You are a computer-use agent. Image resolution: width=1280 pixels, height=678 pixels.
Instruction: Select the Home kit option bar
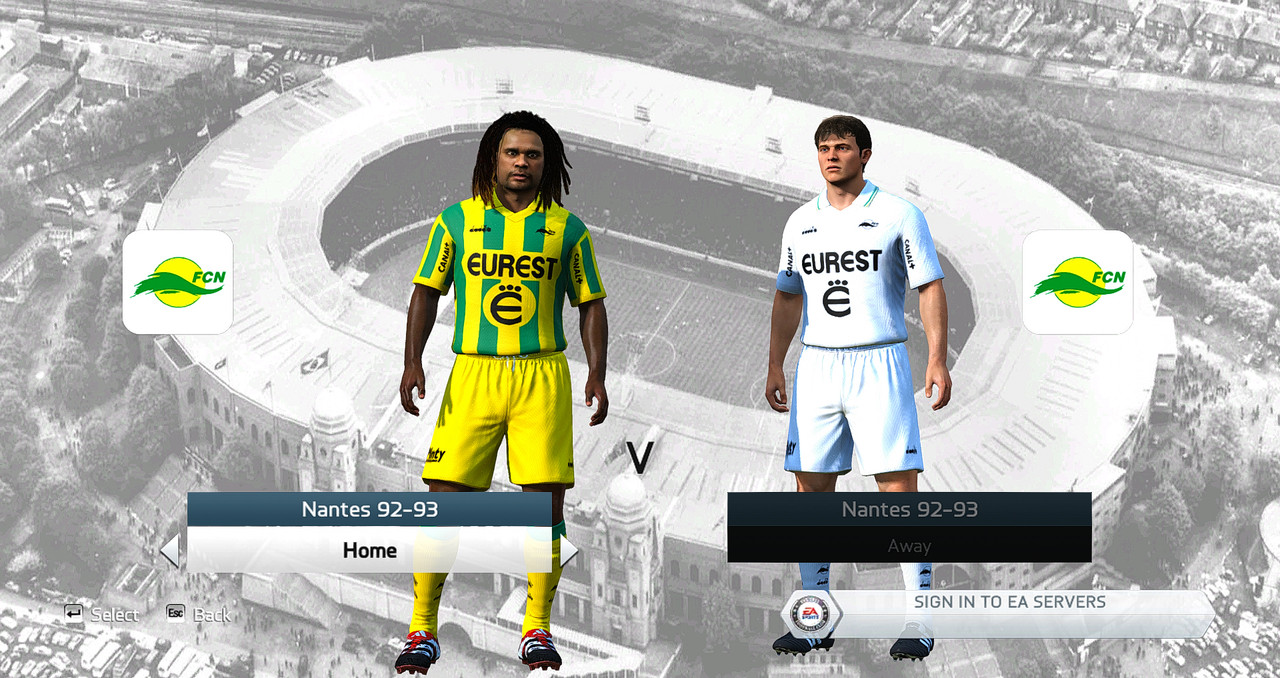coord(369,551)
